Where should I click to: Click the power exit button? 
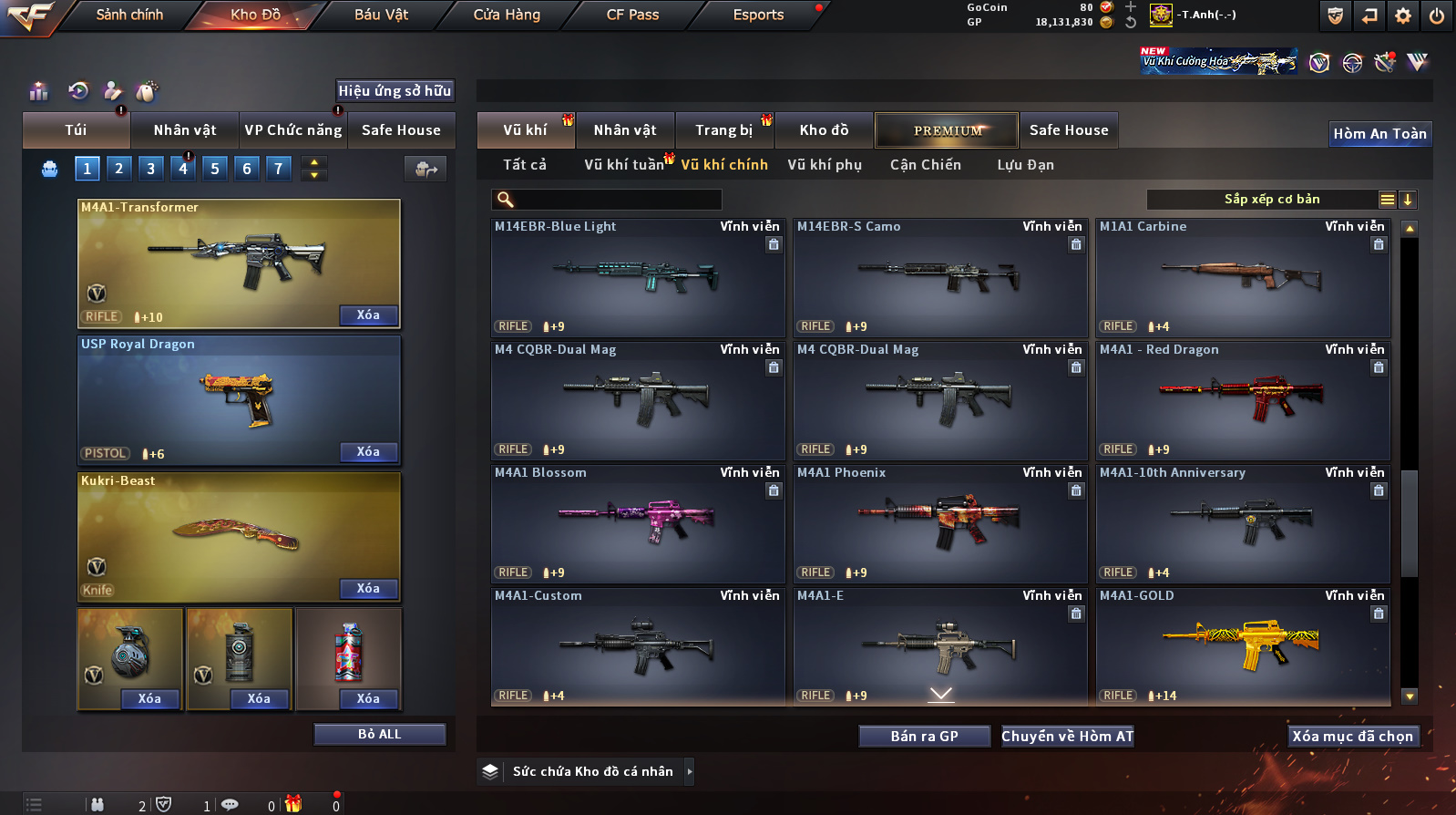coord(1436,15)
